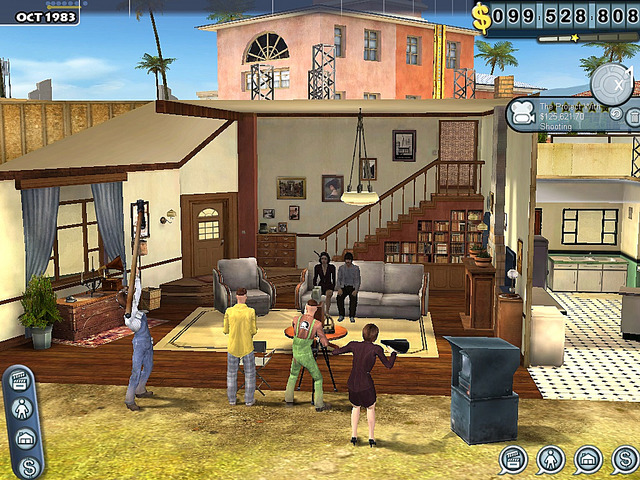Screen dimensions: 640x480
Task: Select the dollar speech-bubble button
Action: pyautogui.click(x=625, y=460)
